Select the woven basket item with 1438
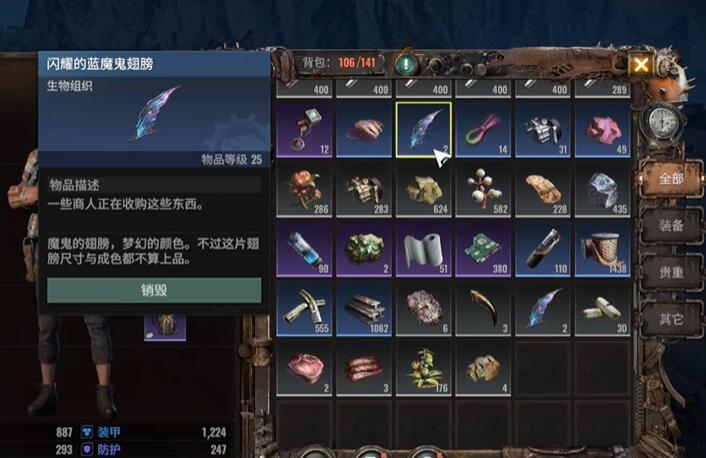The width and height of the screenshot is (706, 458). (601, 248)
